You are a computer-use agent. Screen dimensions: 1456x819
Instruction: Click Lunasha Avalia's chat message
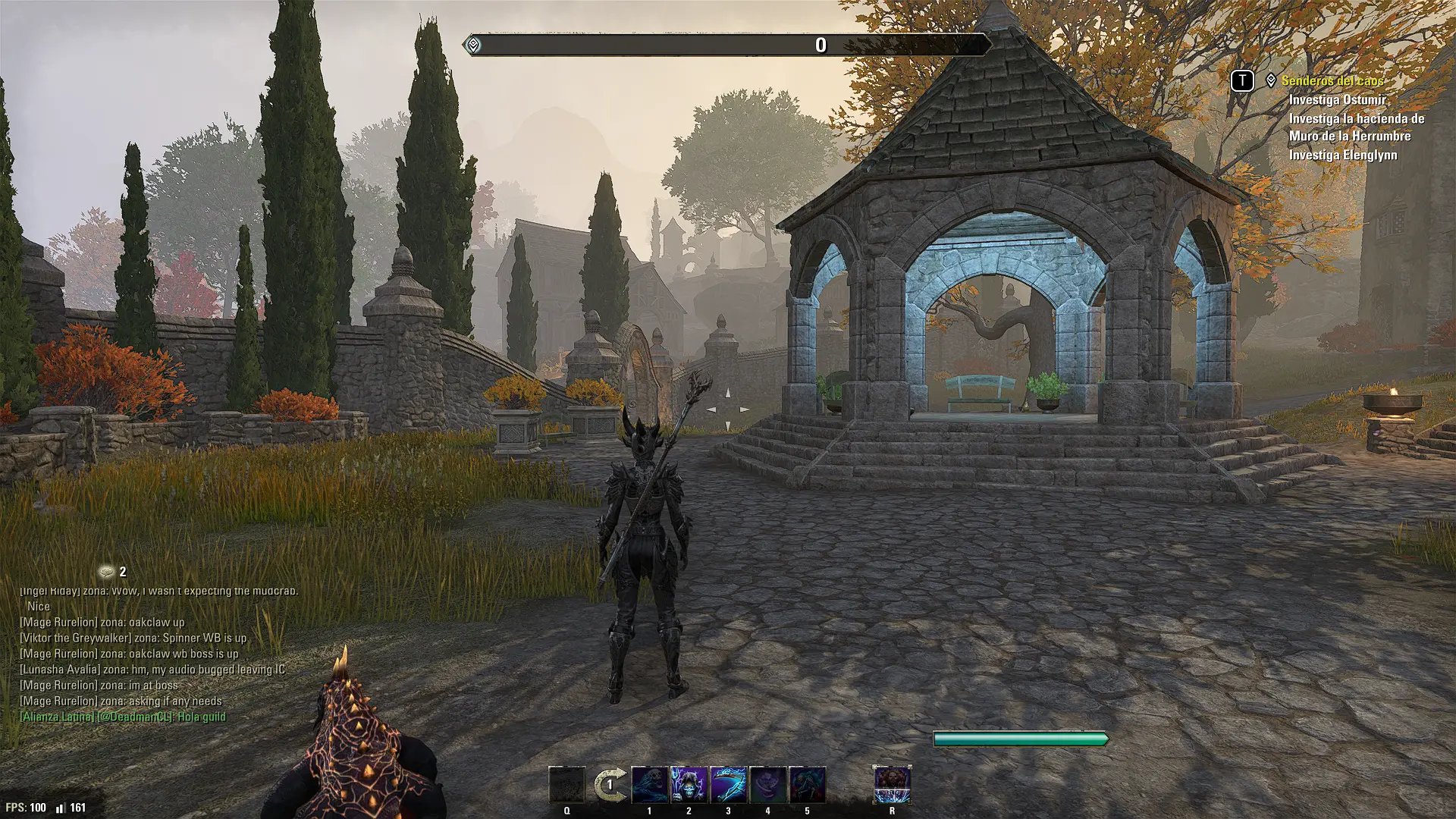point(152,670)
